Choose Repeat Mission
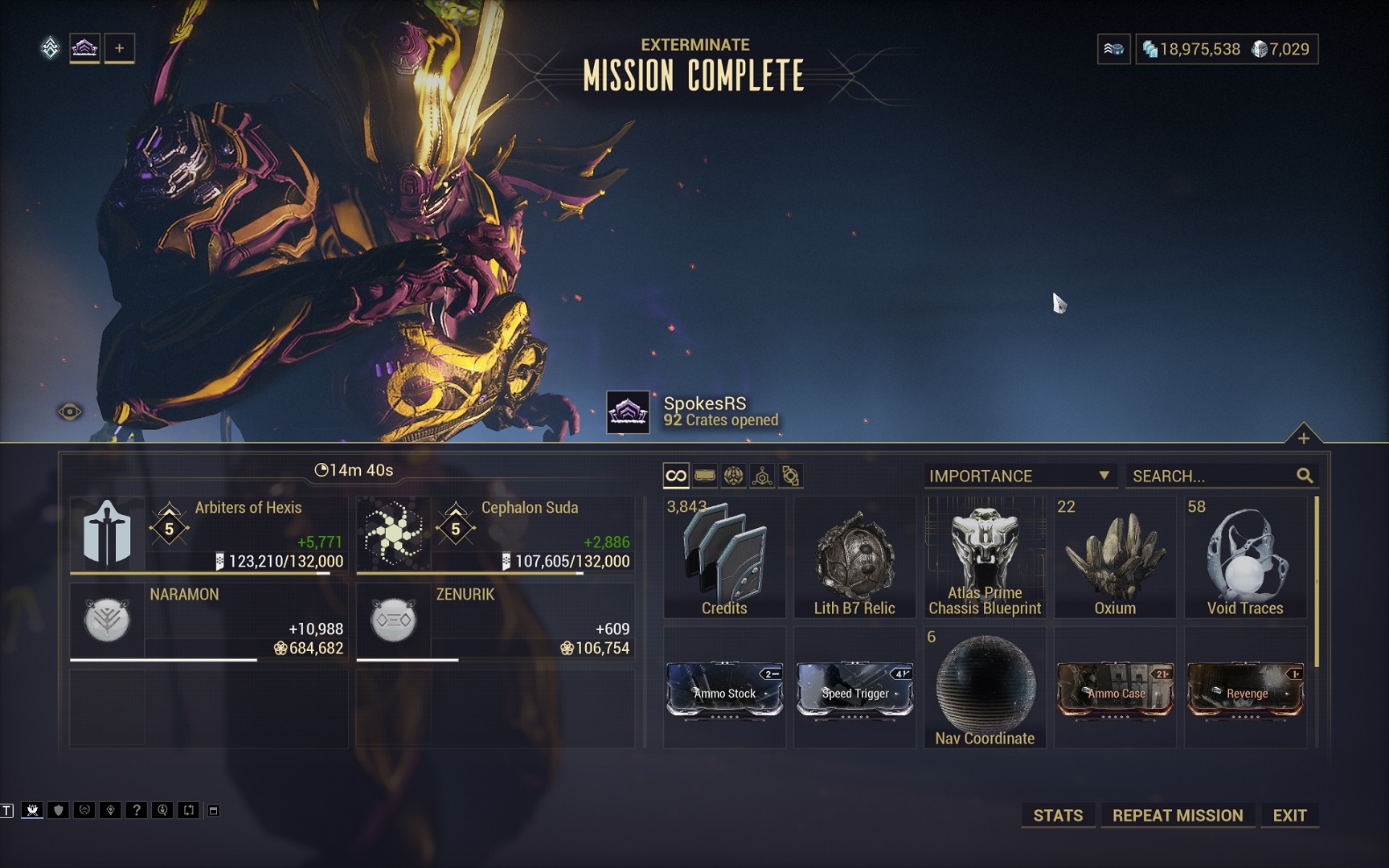 tap(1178, 815)
